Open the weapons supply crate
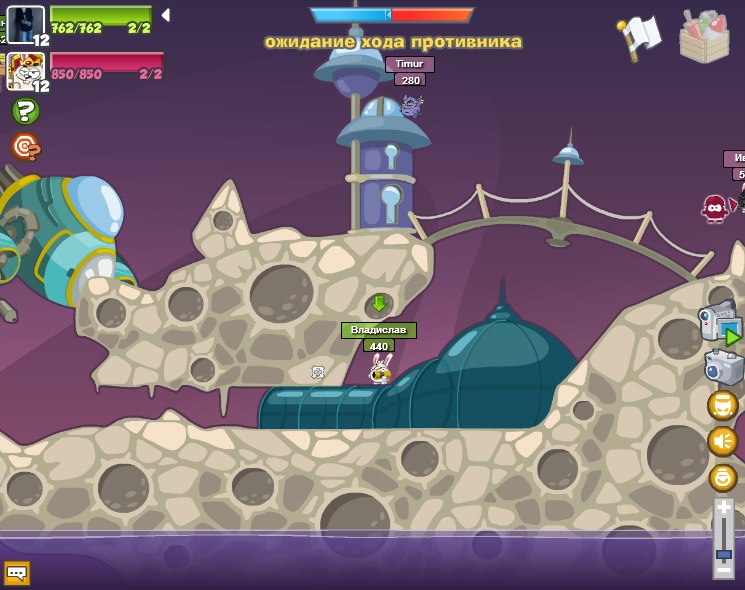Viewport: 745px width, 590px height. [x=704, y=35]
